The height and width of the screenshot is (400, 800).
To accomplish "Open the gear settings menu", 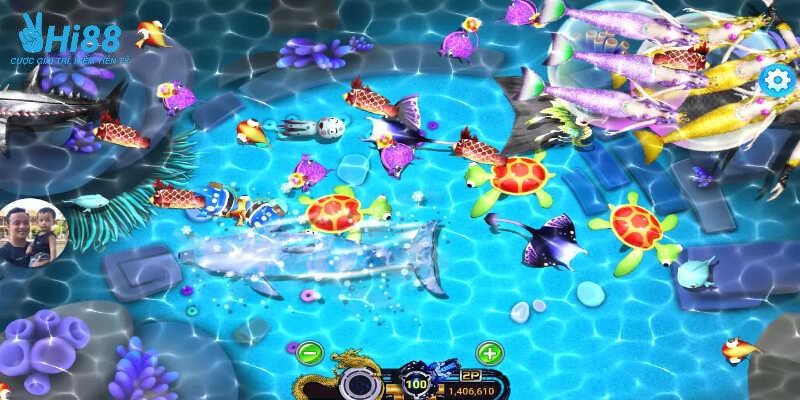I will (774, 81).
